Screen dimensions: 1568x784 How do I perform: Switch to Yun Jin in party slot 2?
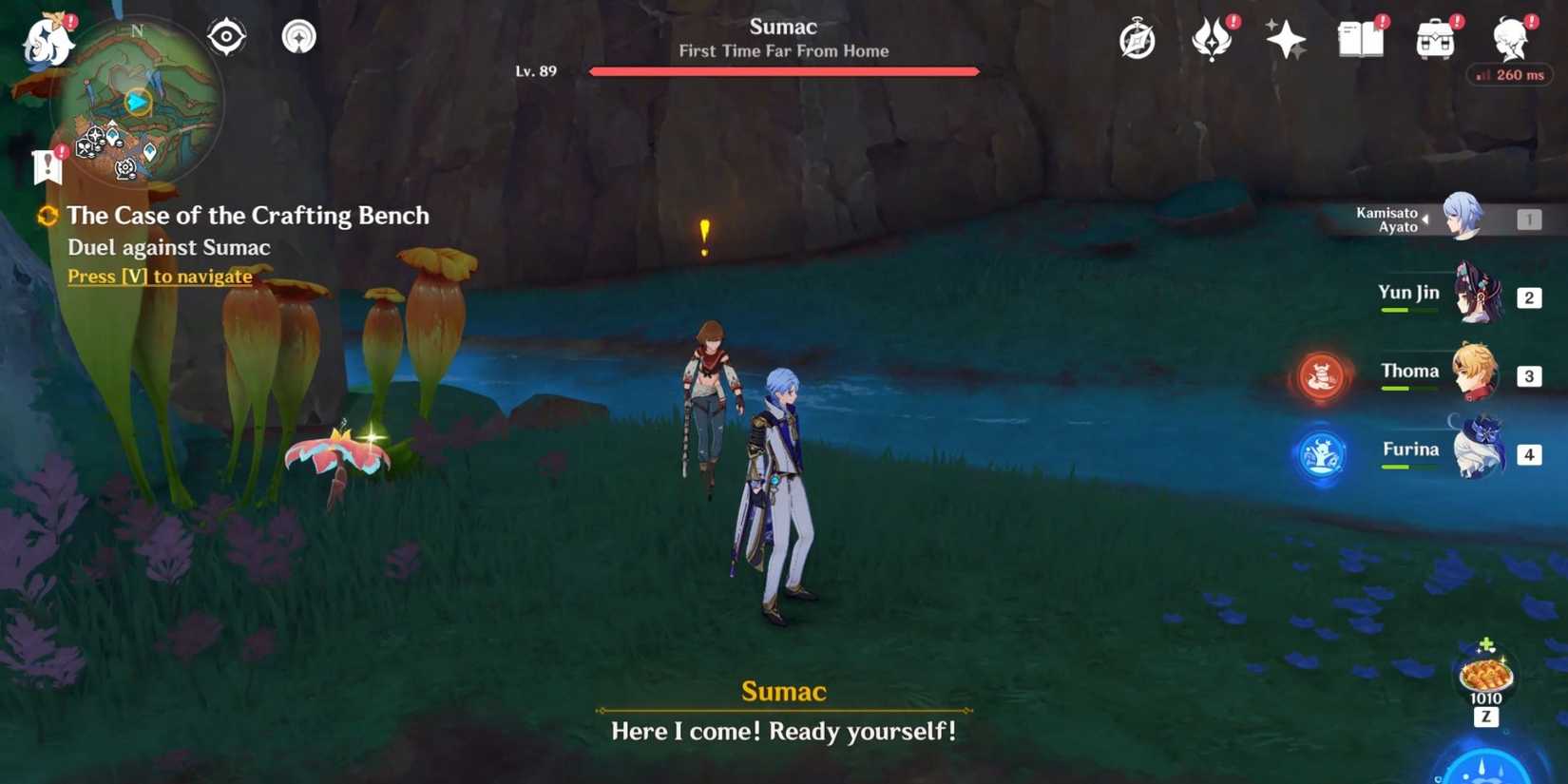[x=1480, y=296]
